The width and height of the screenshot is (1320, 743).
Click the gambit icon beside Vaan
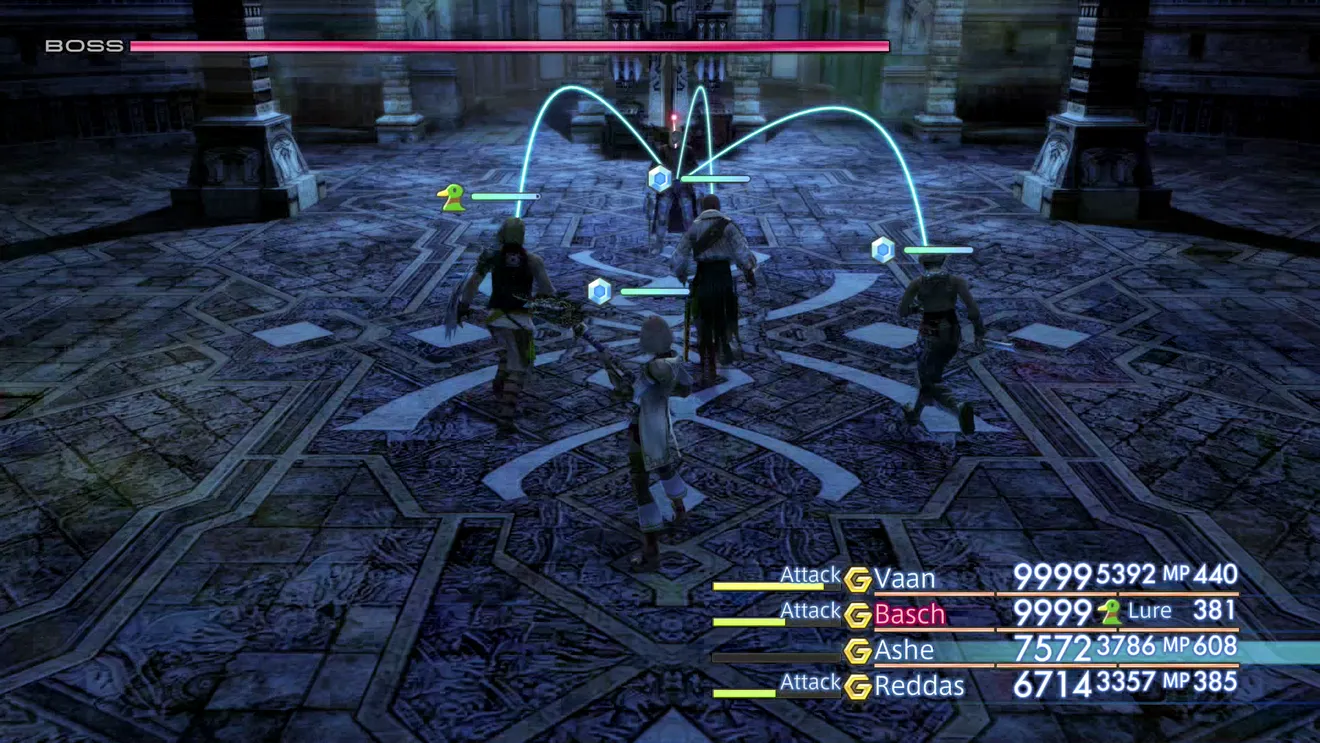tap(857, 580)
